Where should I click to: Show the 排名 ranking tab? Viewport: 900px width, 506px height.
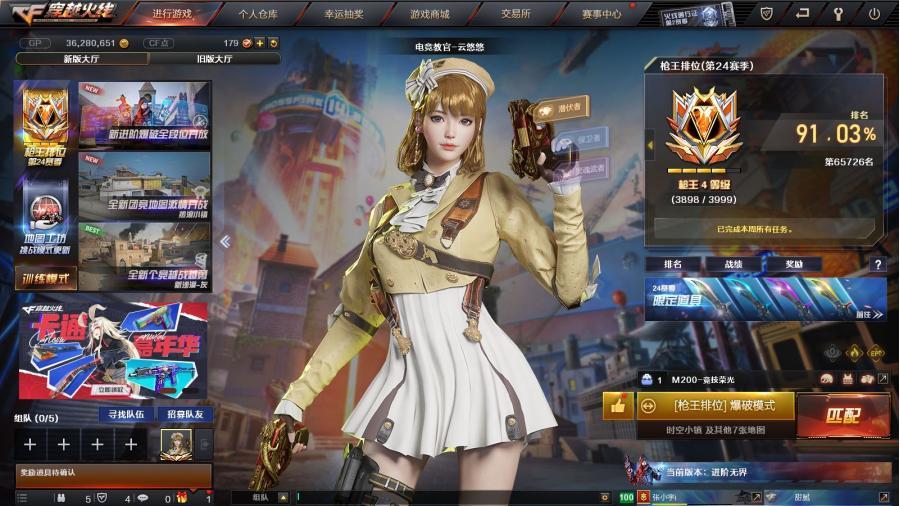click(x=673, y=264)
